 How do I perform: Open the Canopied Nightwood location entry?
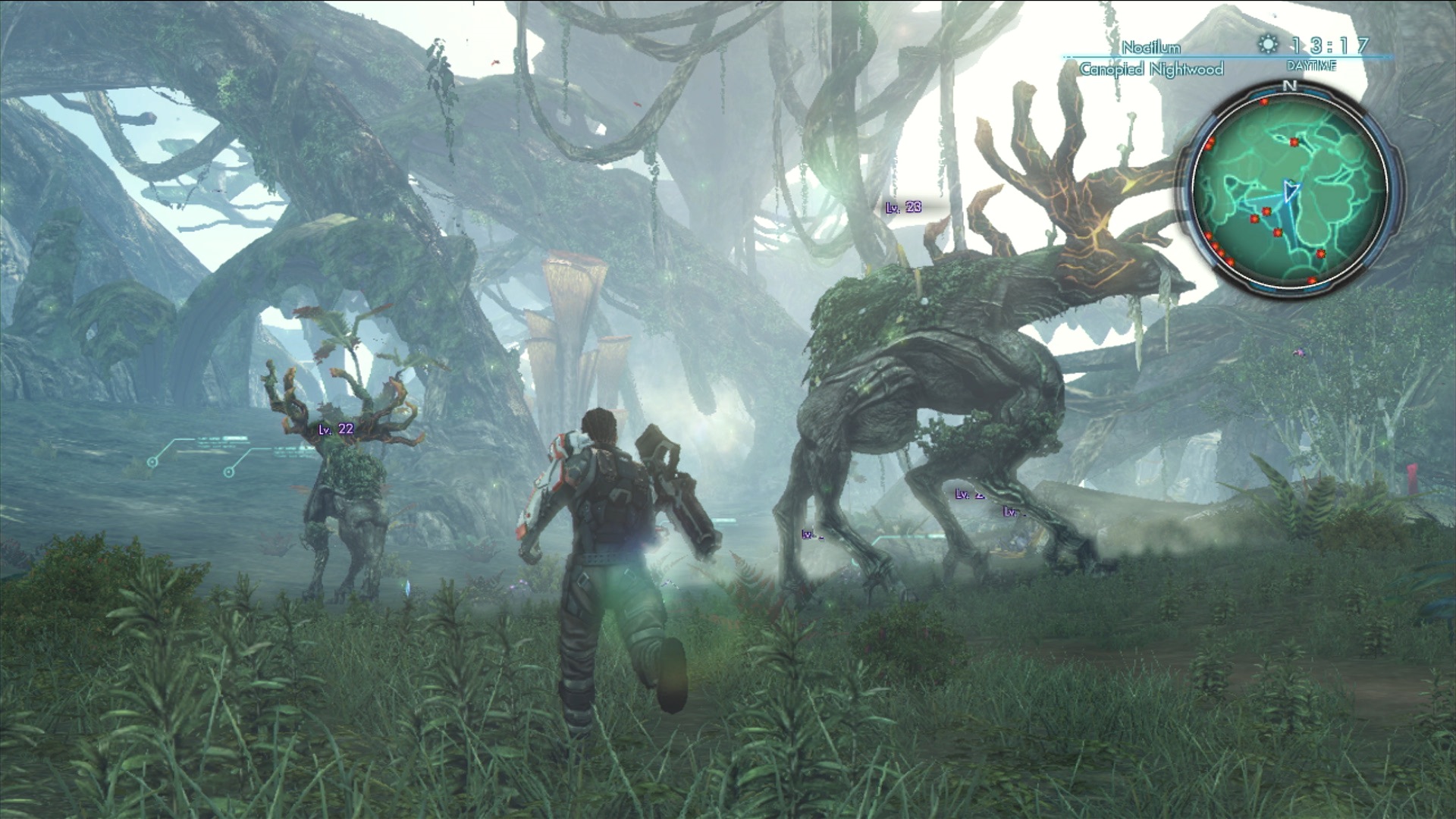pos(1152,67)
